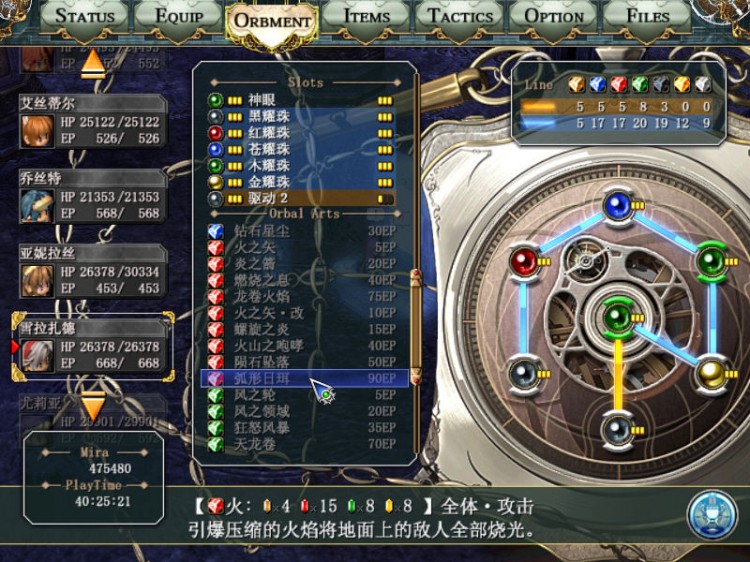Screen dimensions: 750x562
Task: Click the blue quartz at orbment top
Action: 617,207
